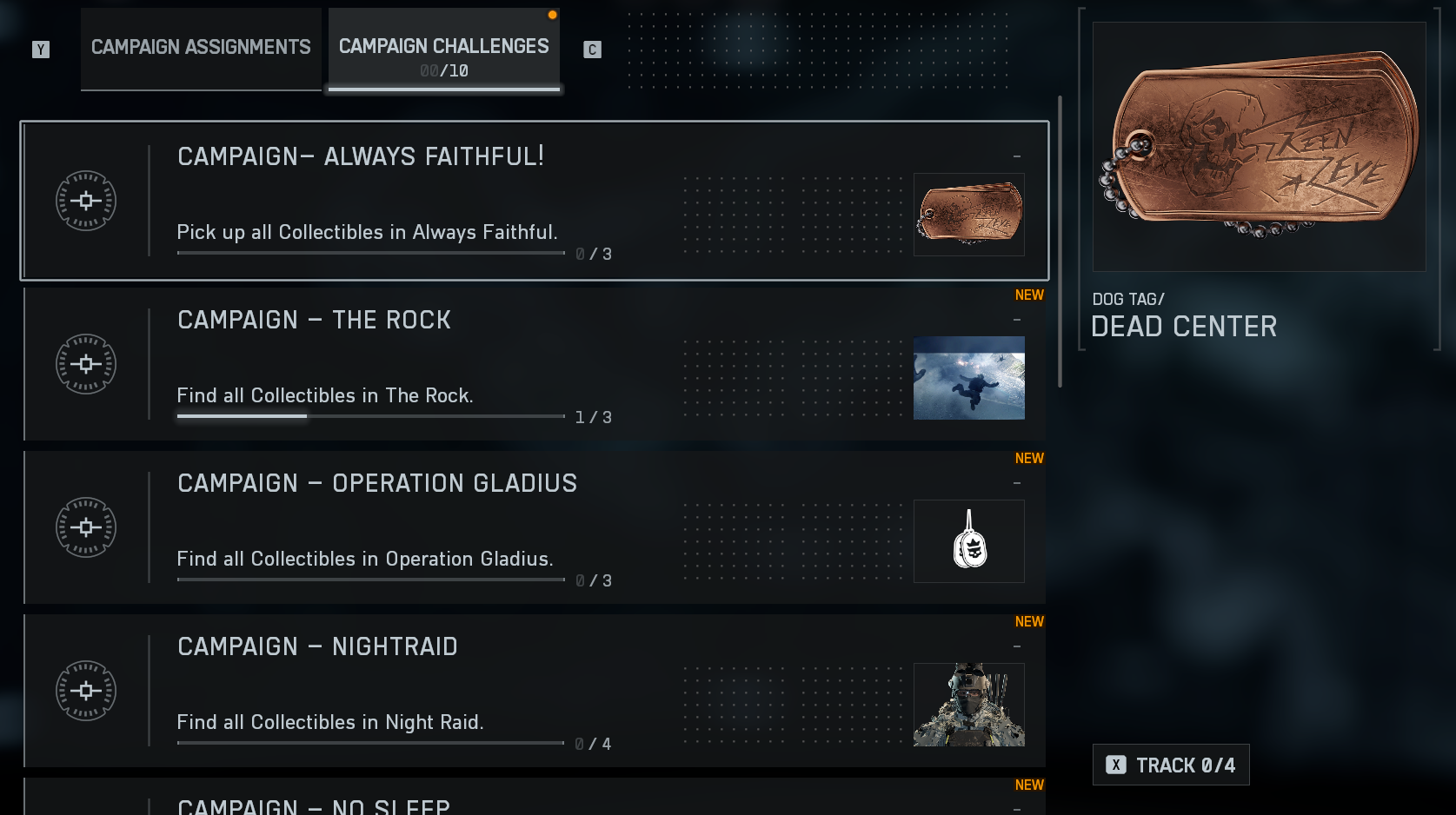View the Dead Center dog tag preview

coord(1259,147)
